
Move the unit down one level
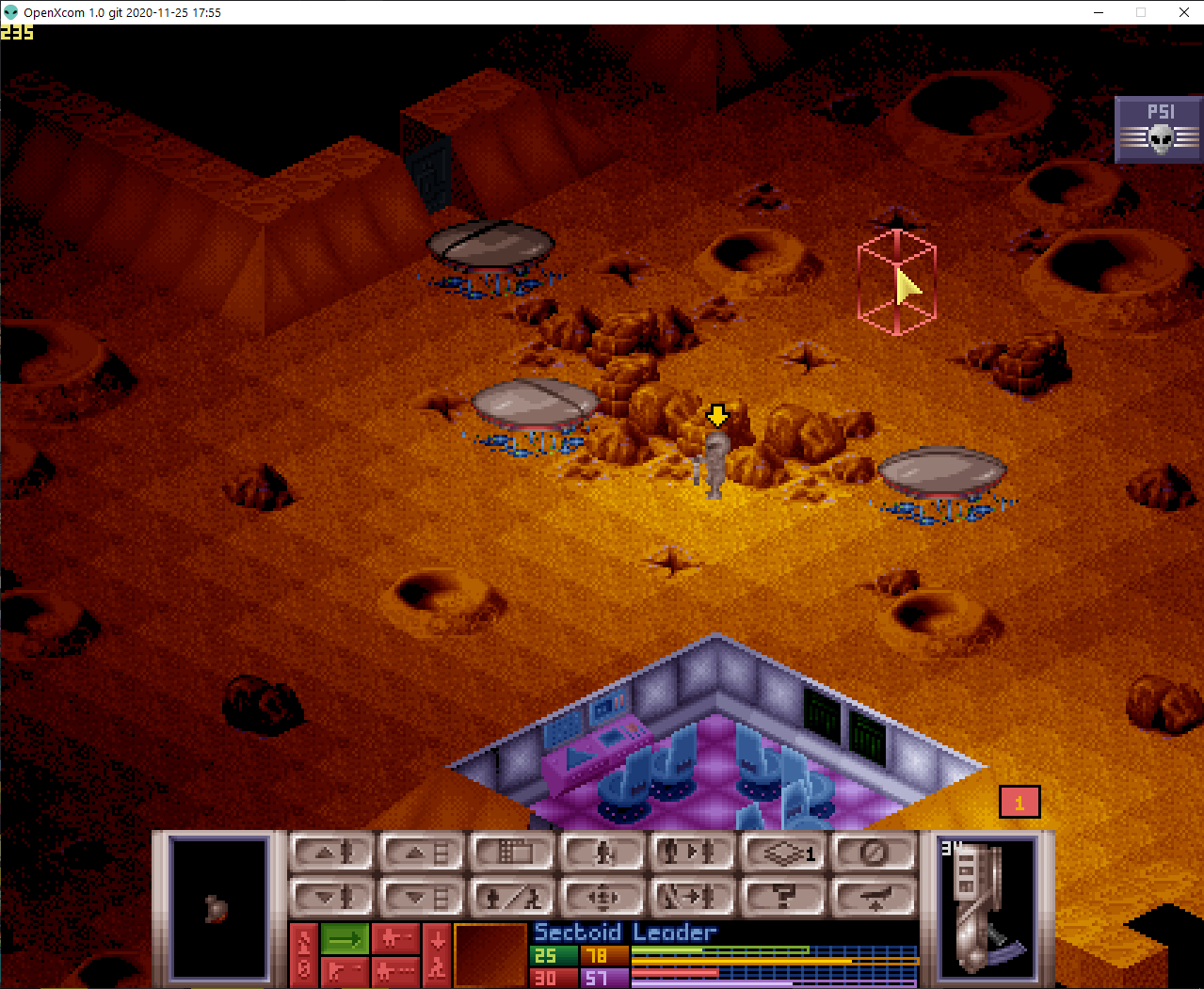(331, 897)
